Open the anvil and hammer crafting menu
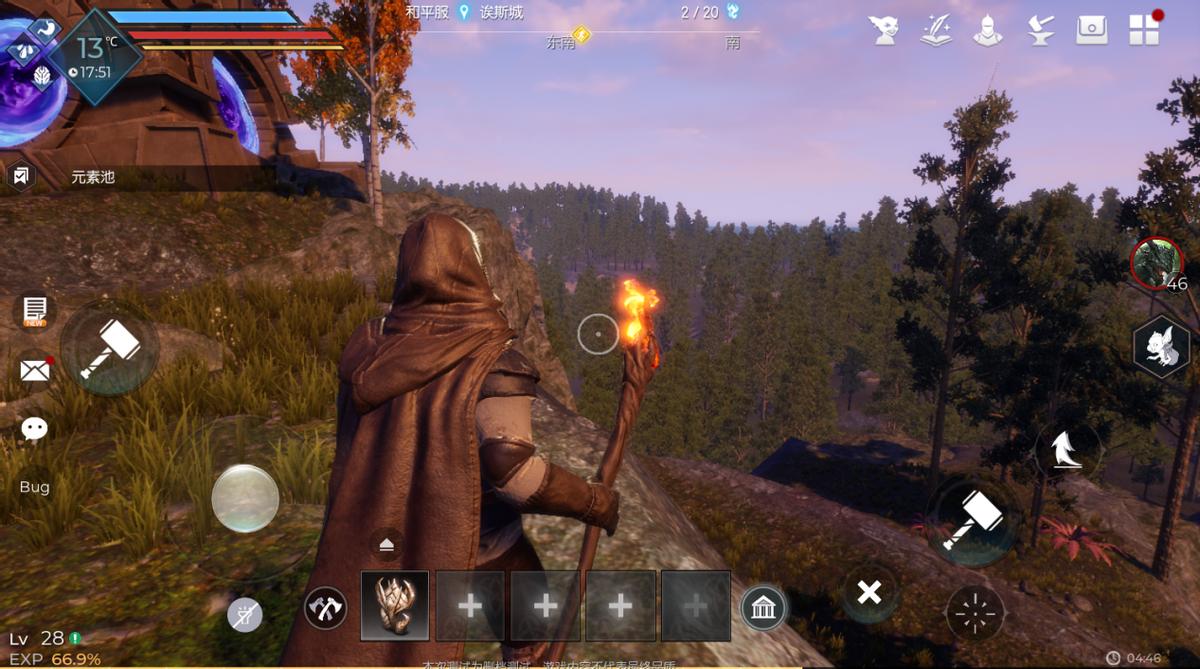The image size is (1200, 669). pos(1040,30)
